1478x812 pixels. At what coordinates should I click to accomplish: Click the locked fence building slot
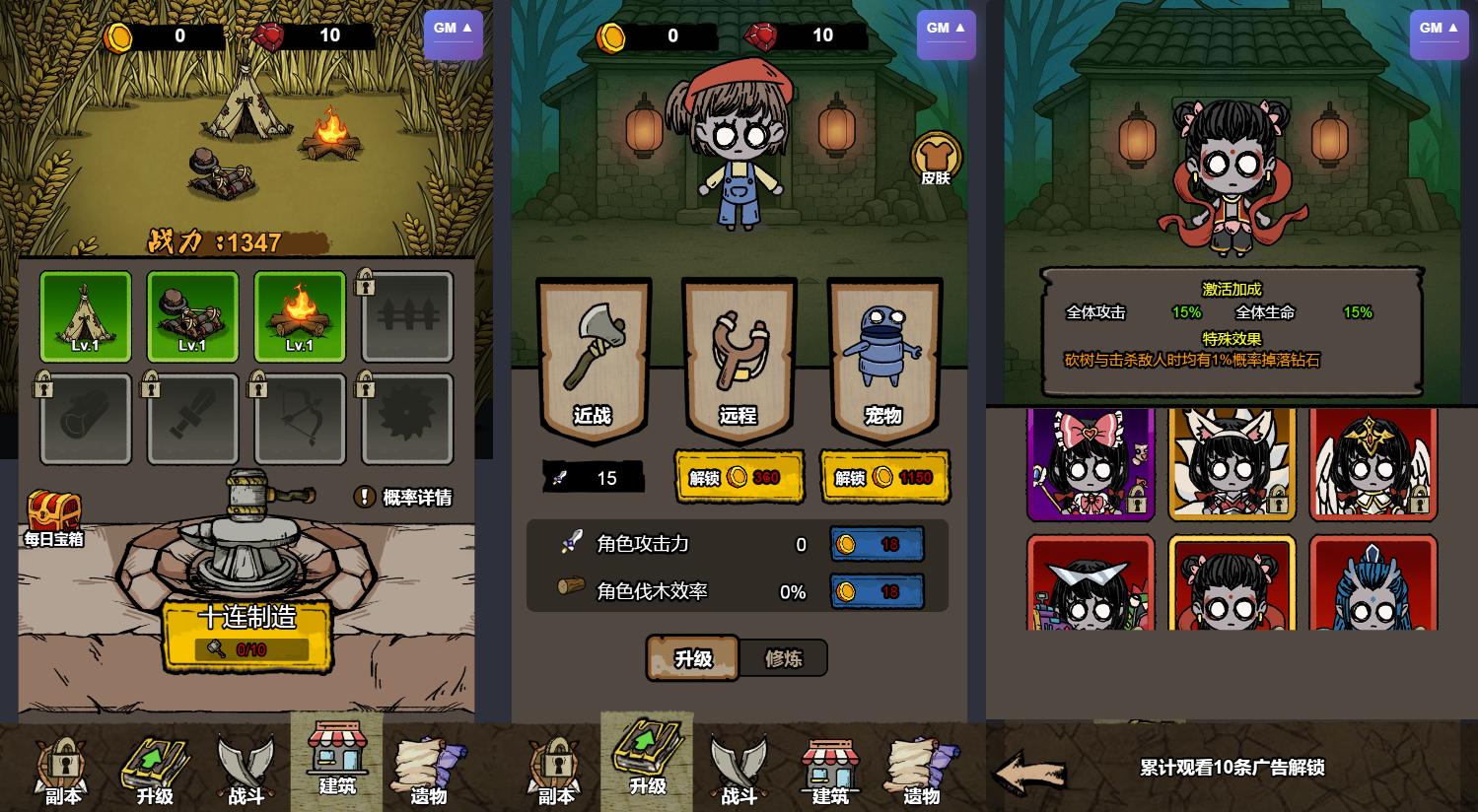[406, 317]
